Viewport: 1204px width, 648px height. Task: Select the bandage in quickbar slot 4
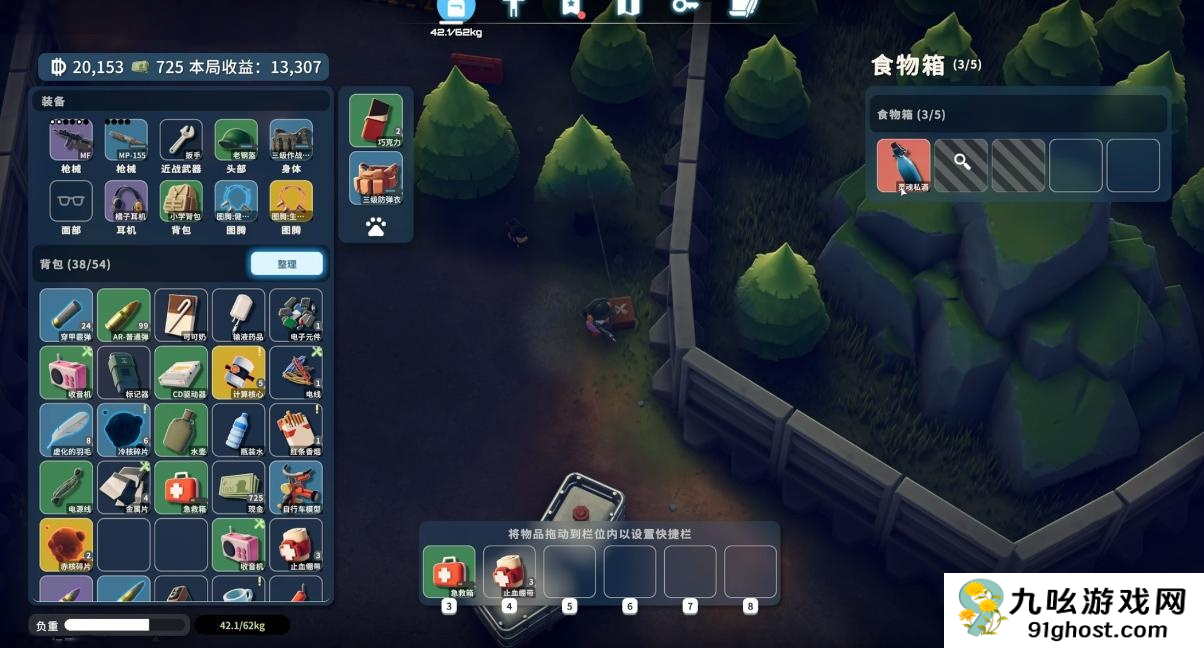tap(509, 572)
